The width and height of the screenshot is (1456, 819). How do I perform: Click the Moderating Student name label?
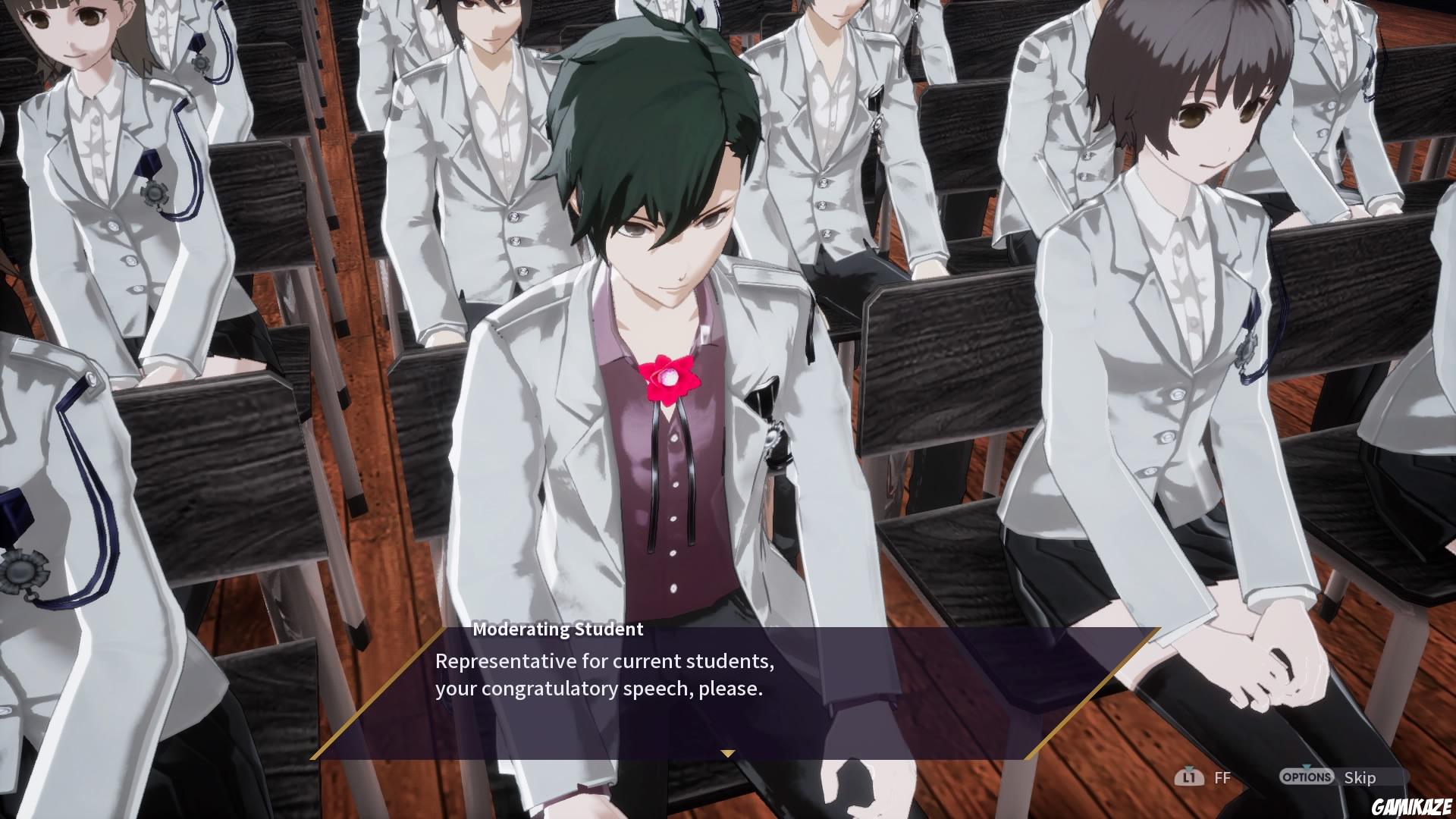click(557, 629)
